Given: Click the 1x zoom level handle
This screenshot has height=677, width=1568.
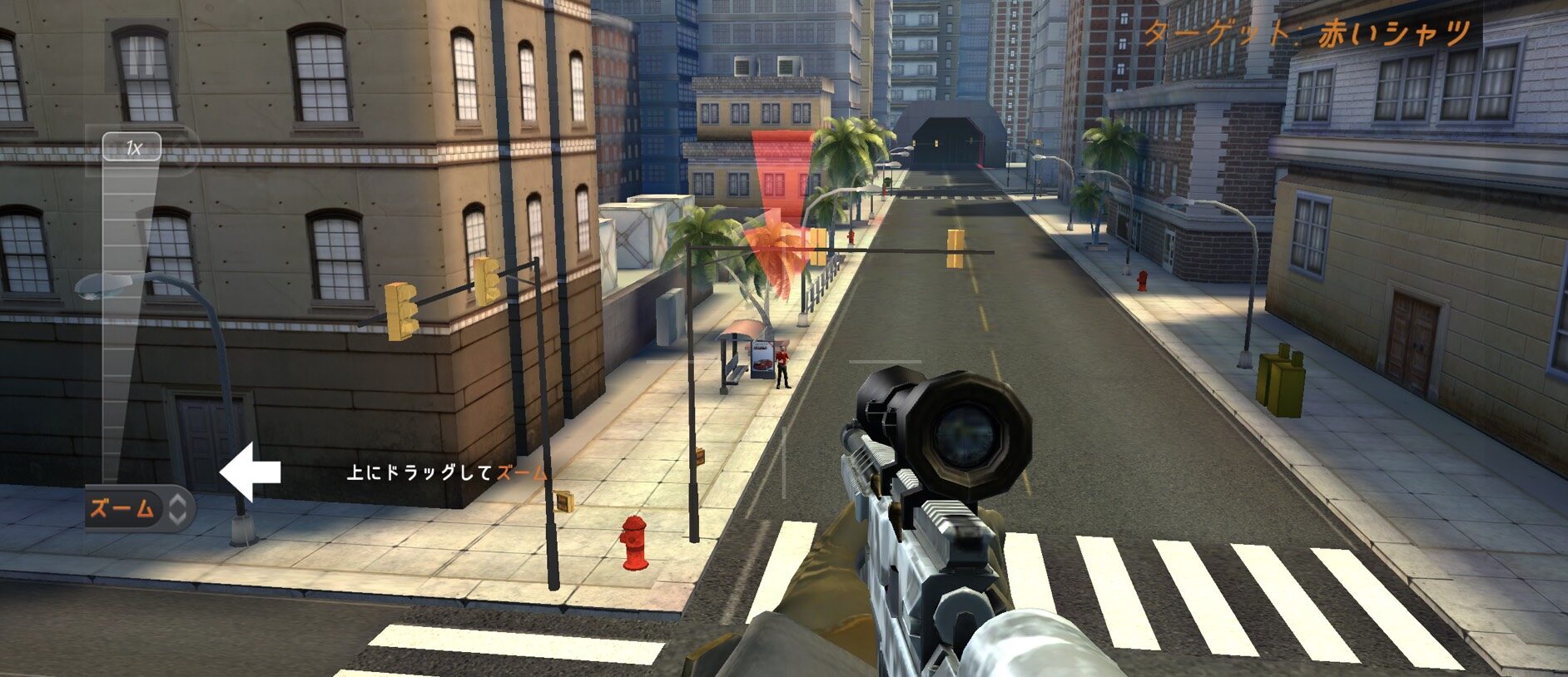Looking at the screenshot, I should coord(132,149).
